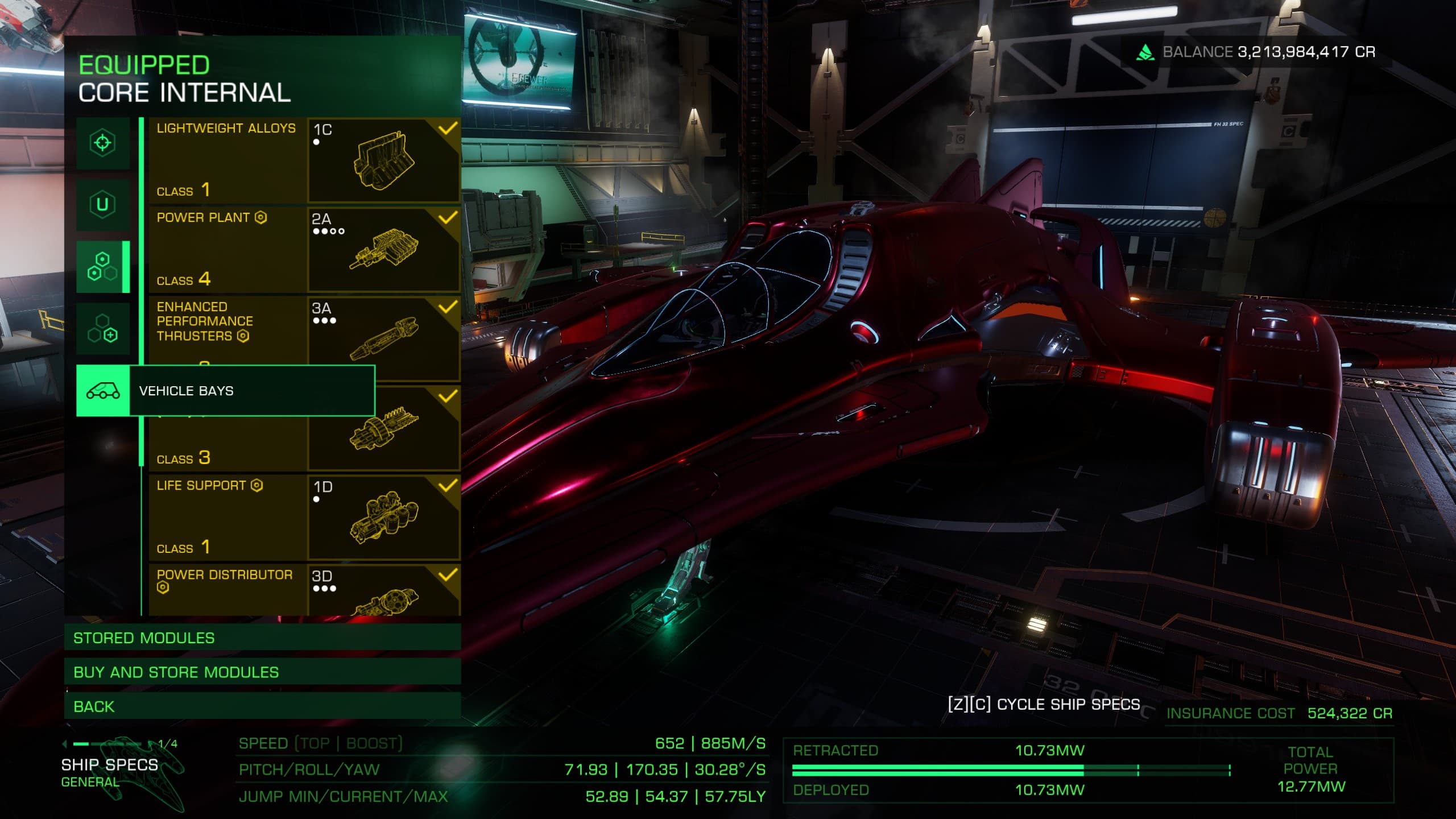Select the Life Support module slot

(x=304, y=518)
